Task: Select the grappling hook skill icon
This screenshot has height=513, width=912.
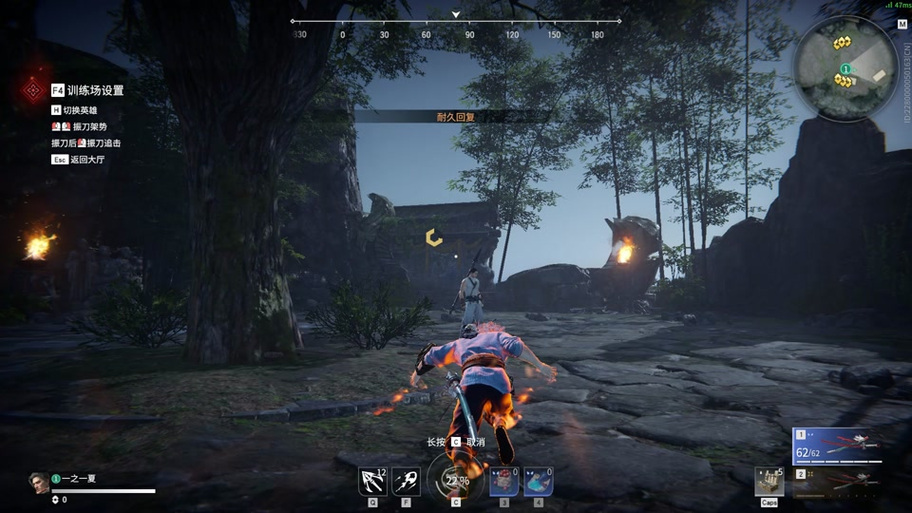Action: [373, 482]
